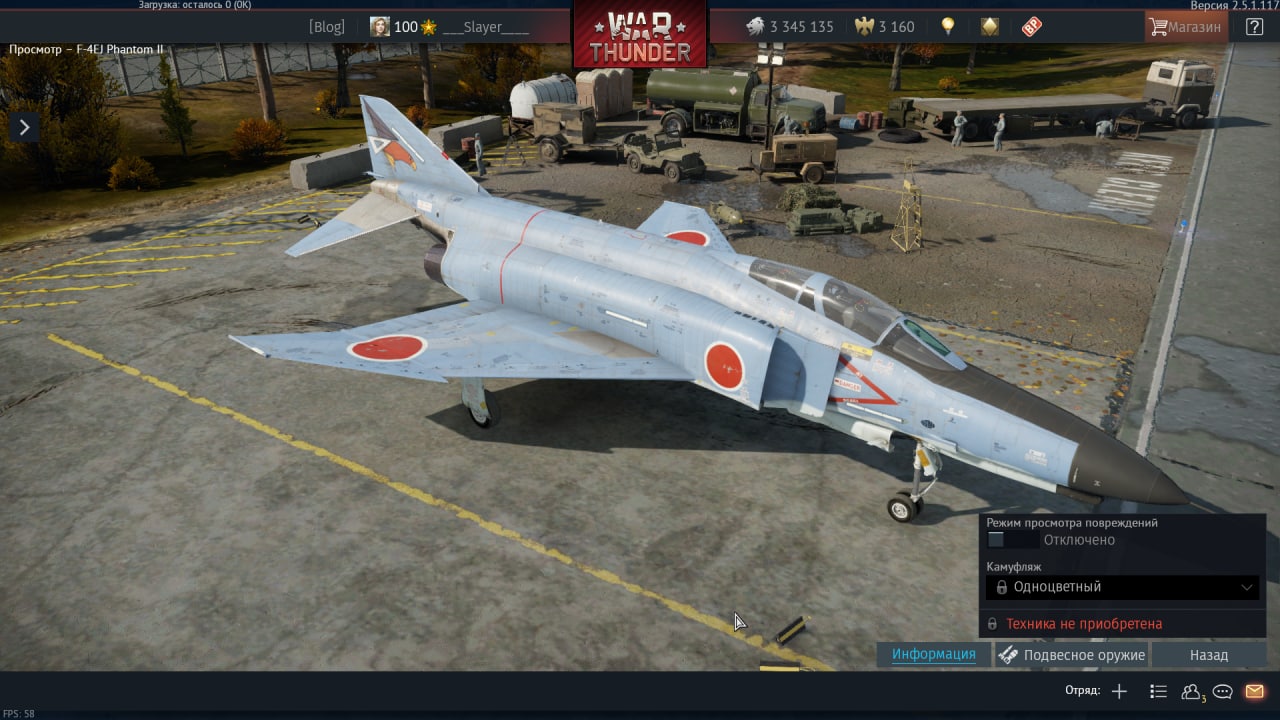The width and height of the screenshot is (1280, 720).
Task: Open the mail envelope icon
Action: (1254, 691)
